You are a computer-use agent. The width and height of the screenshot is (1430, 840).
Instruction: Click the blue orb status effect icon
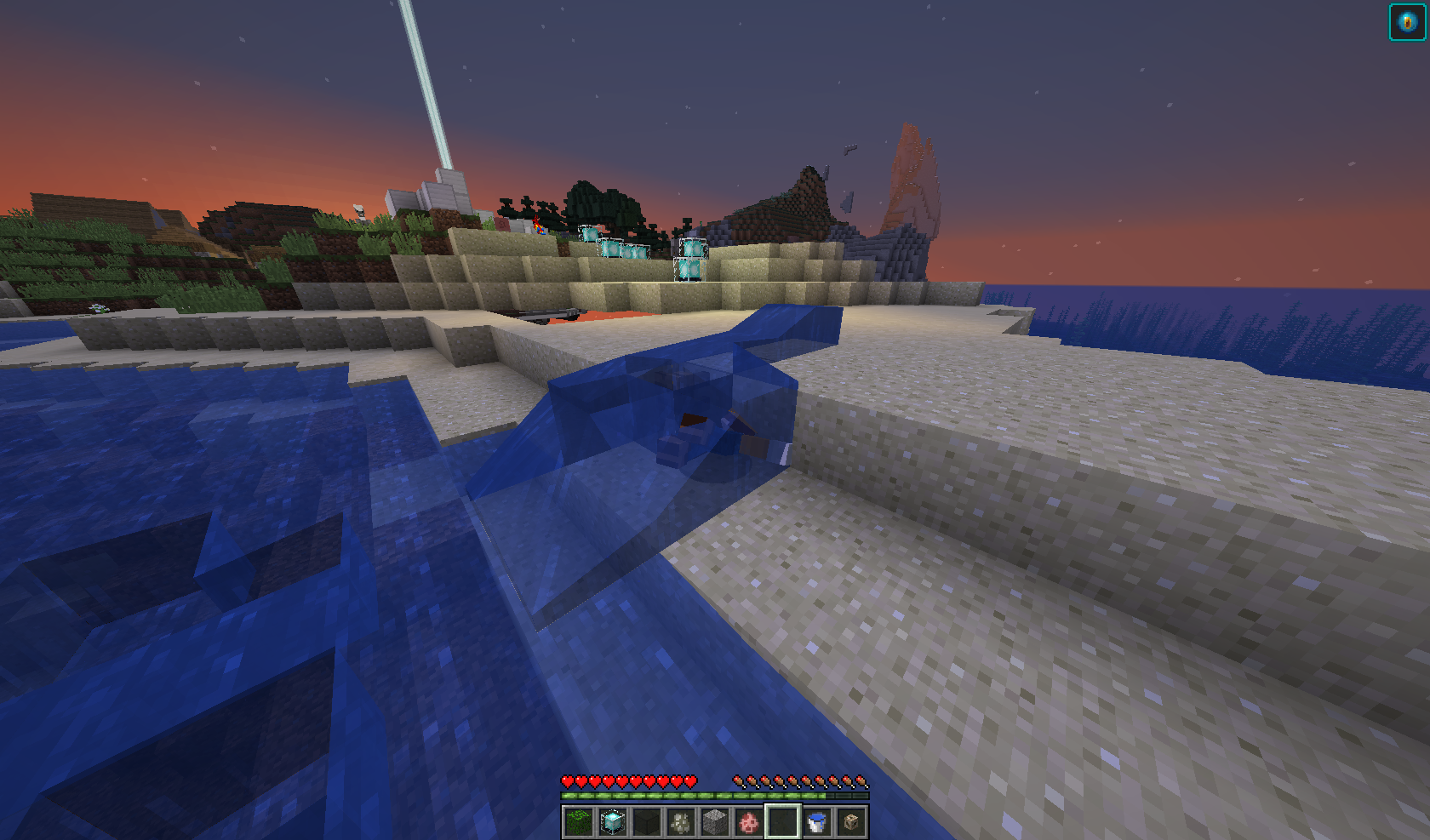(x=1407, y=22)
